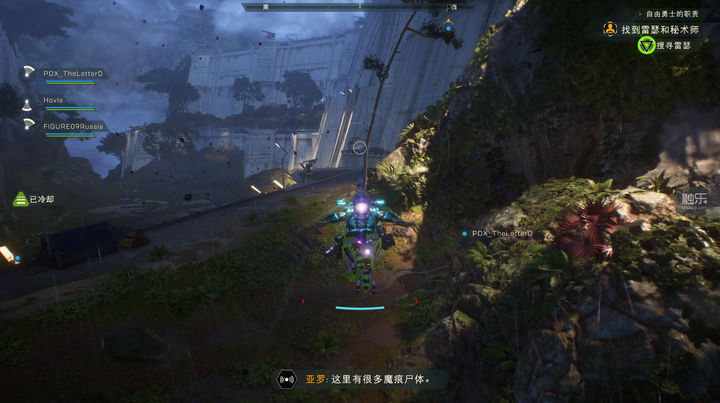720x403 pixels.
Task: Click the blue teammate waypoint marker under compass
Action: [449, 26]
